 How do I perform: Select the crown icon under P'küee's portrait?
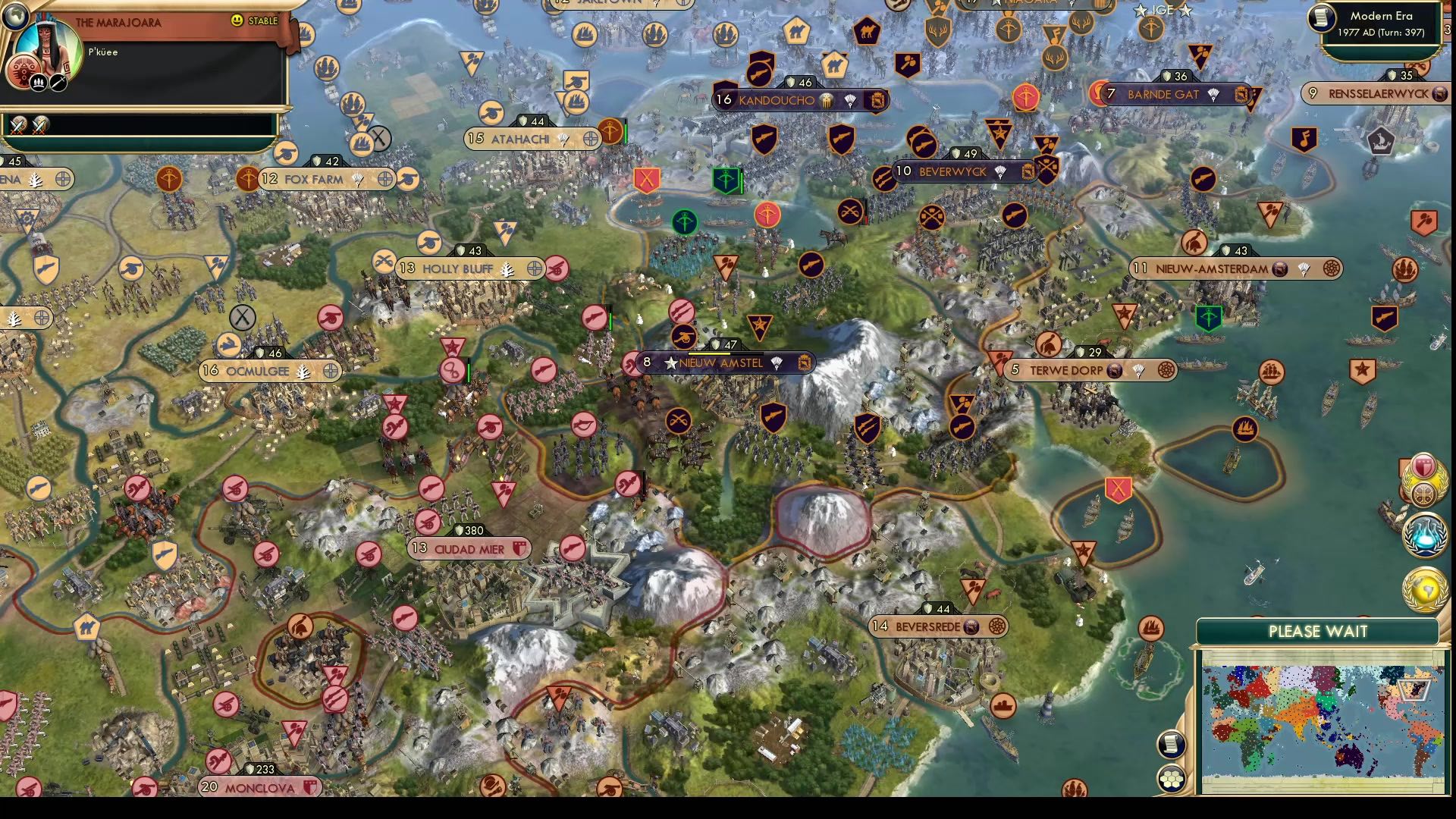[38, 83]
